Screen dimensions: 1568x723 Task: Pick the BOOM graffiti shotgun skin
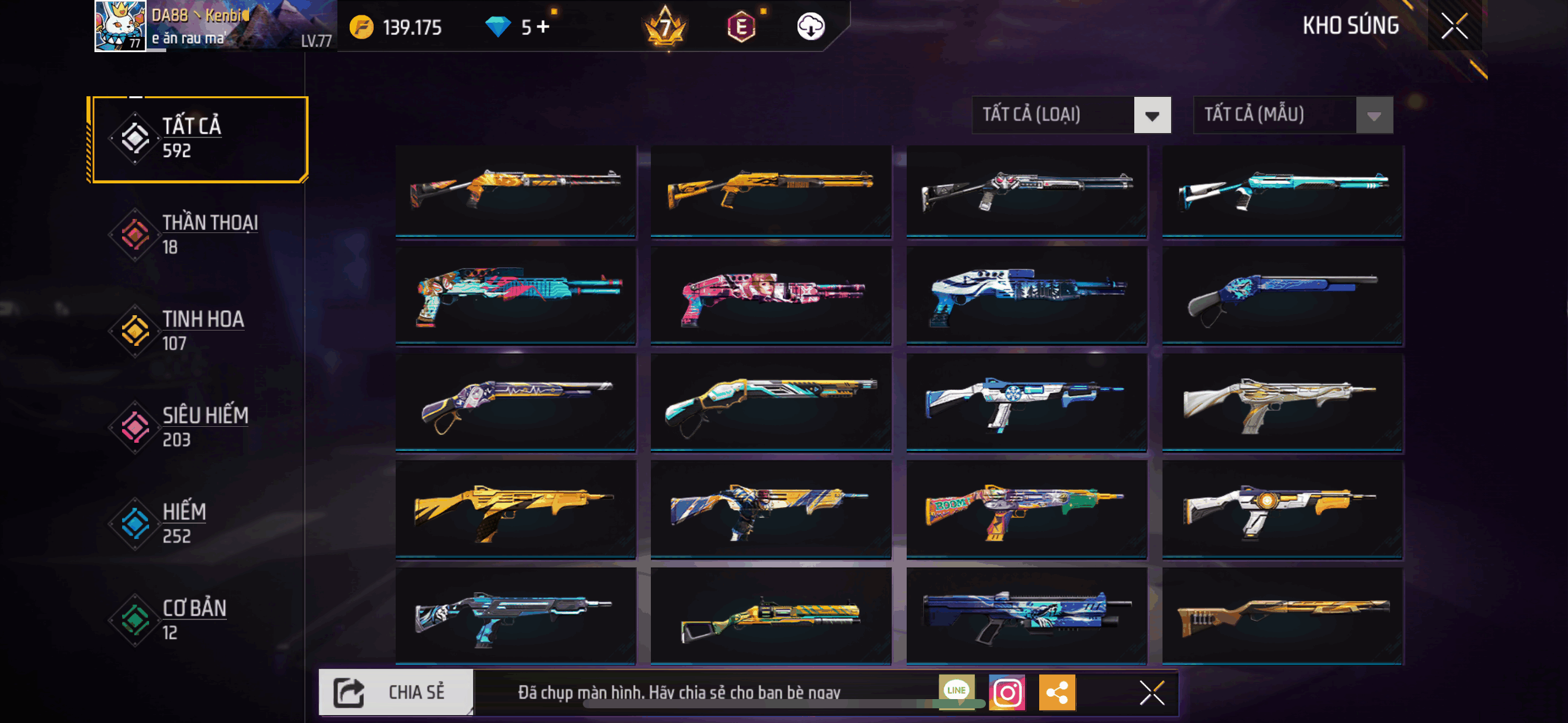tap(1026, 510)
